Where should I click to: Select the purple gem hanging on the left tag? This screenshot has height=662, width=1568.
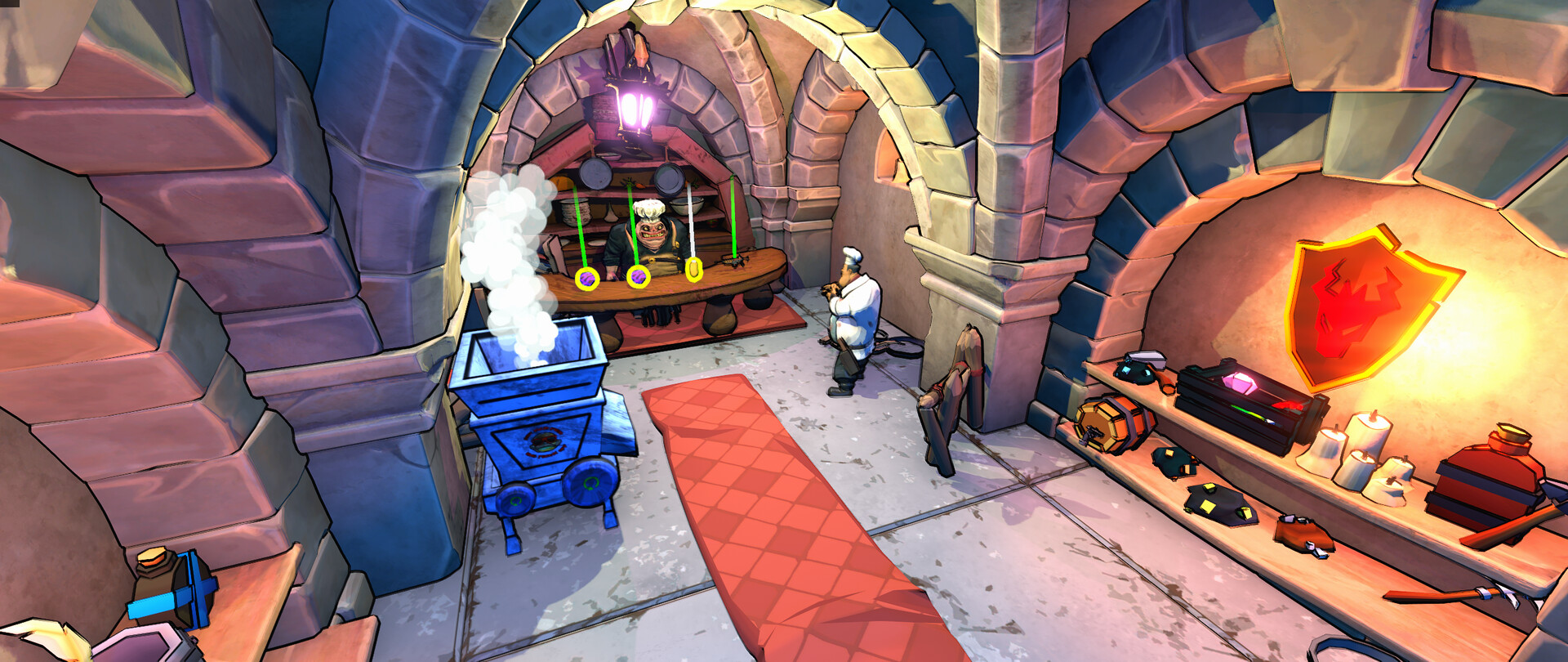pyautogui.click(x=587, y=277)
